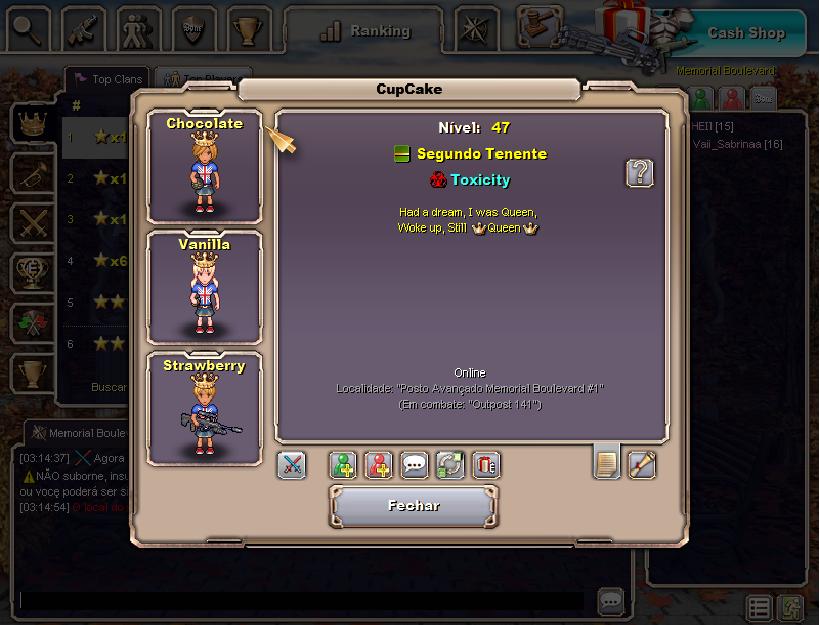Send a private message via speech bubble icon
820x625 pixels.
coord(414,465)
